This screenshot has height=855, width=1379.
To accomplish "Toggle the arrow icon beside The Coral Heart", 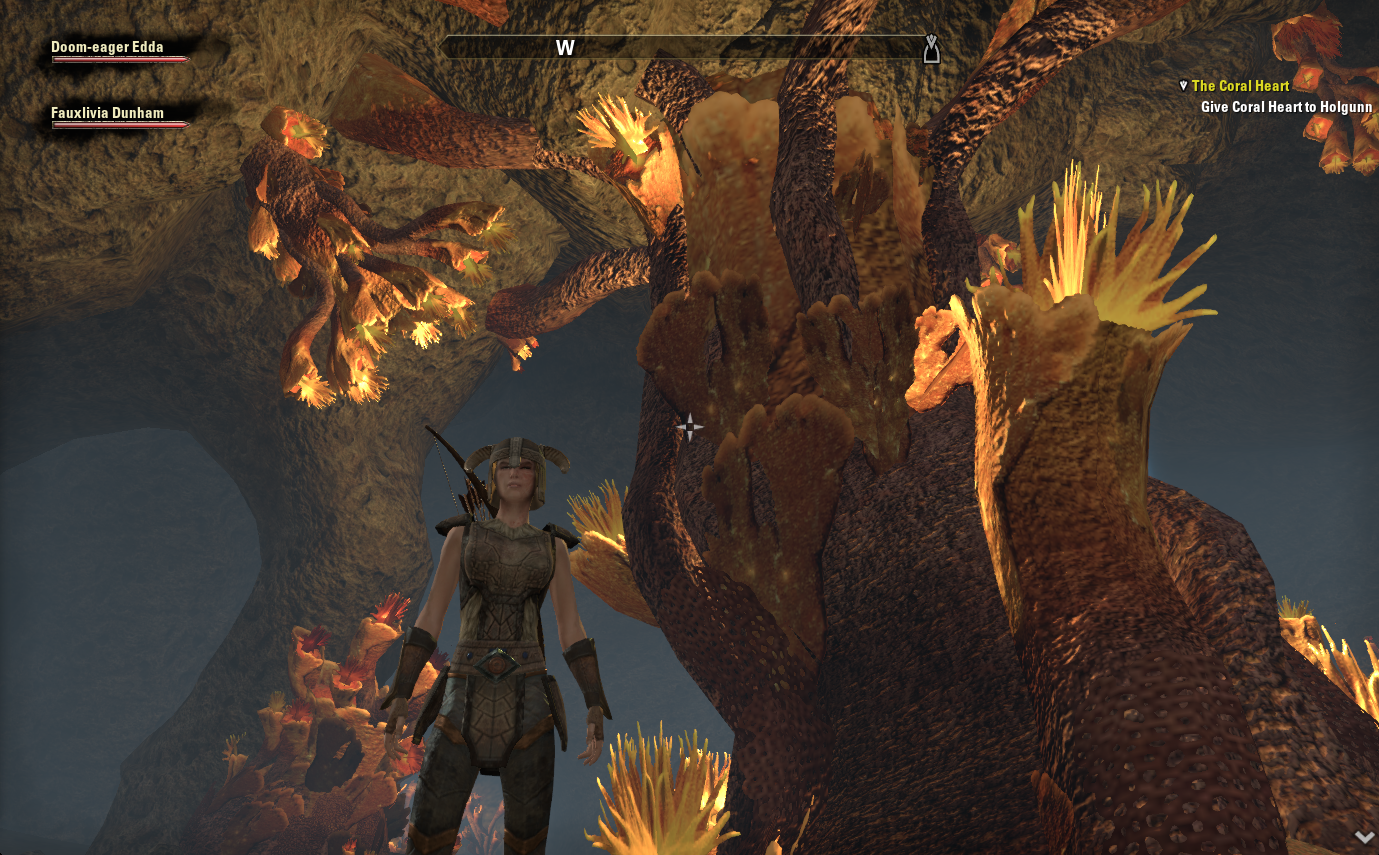I will point(1184,86).
